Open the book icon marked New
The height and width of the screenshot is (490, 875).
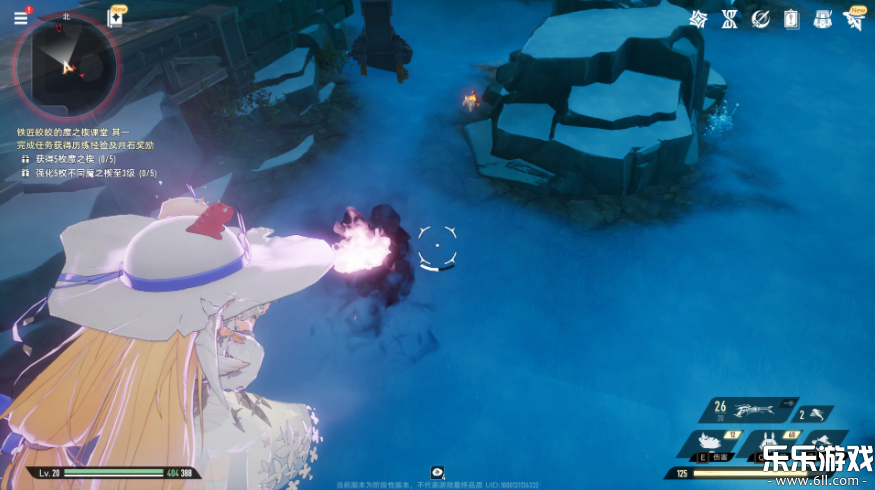pyautogui.click(x=115, y=19)
